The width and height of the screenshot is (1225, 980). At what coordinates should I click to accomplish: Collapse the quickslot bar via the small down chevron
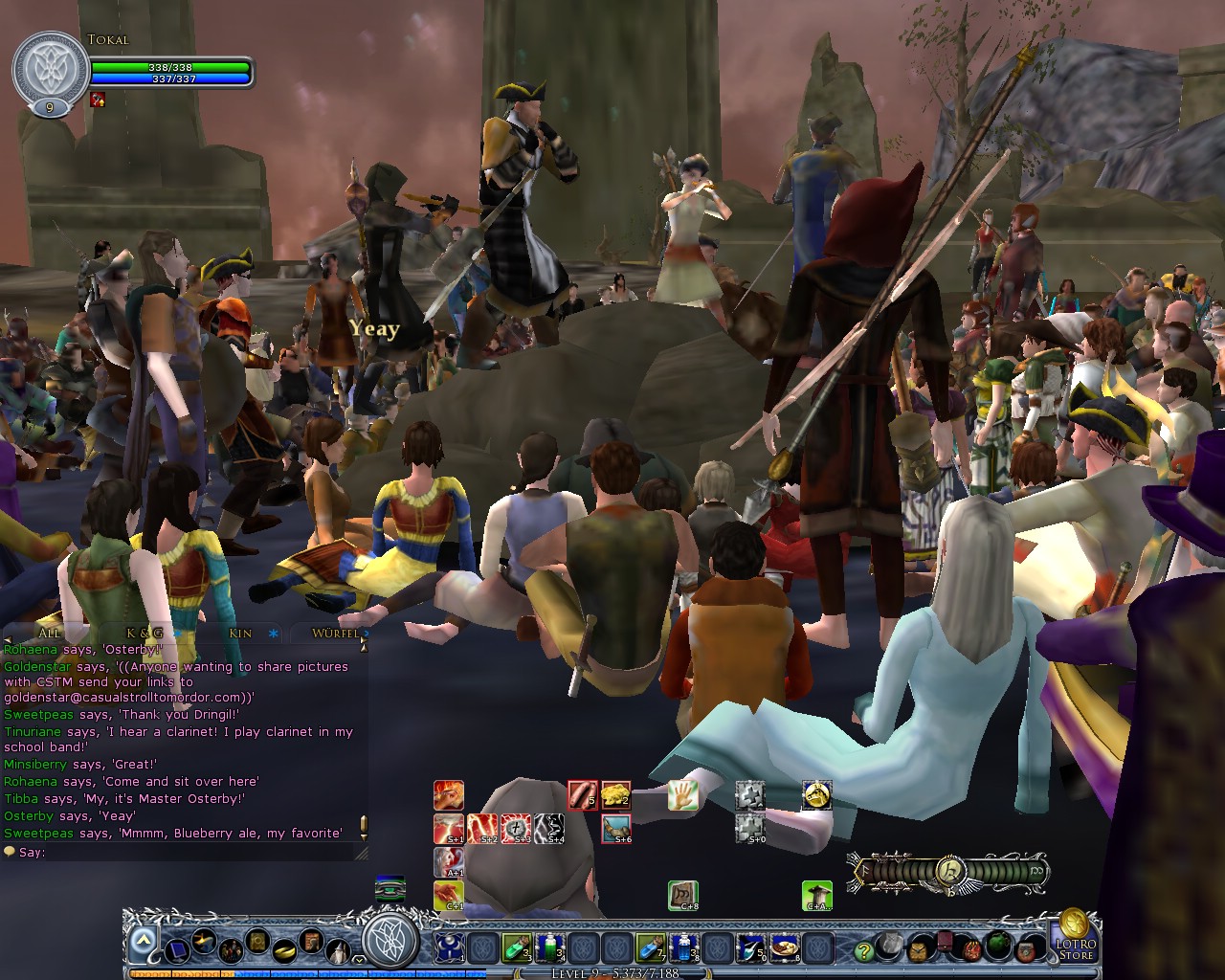361,957
